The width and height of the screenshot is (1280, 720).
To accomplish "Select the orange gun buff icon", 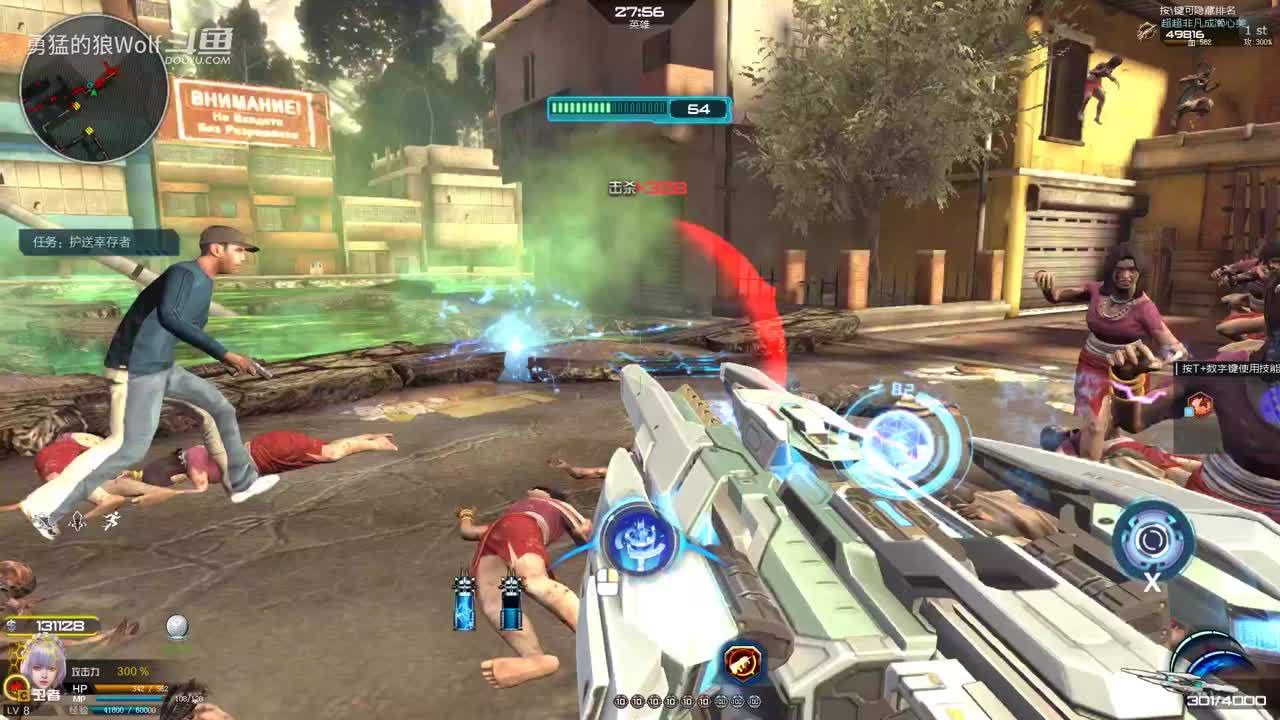I will pos(741,660).
